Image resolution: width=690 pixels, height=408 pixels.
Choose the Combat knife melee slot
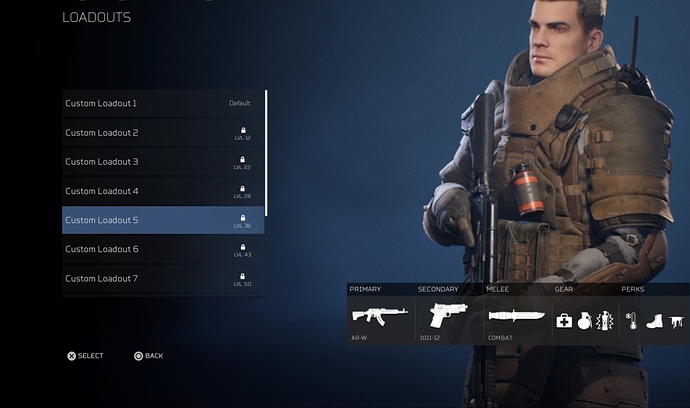coord(516,318)
